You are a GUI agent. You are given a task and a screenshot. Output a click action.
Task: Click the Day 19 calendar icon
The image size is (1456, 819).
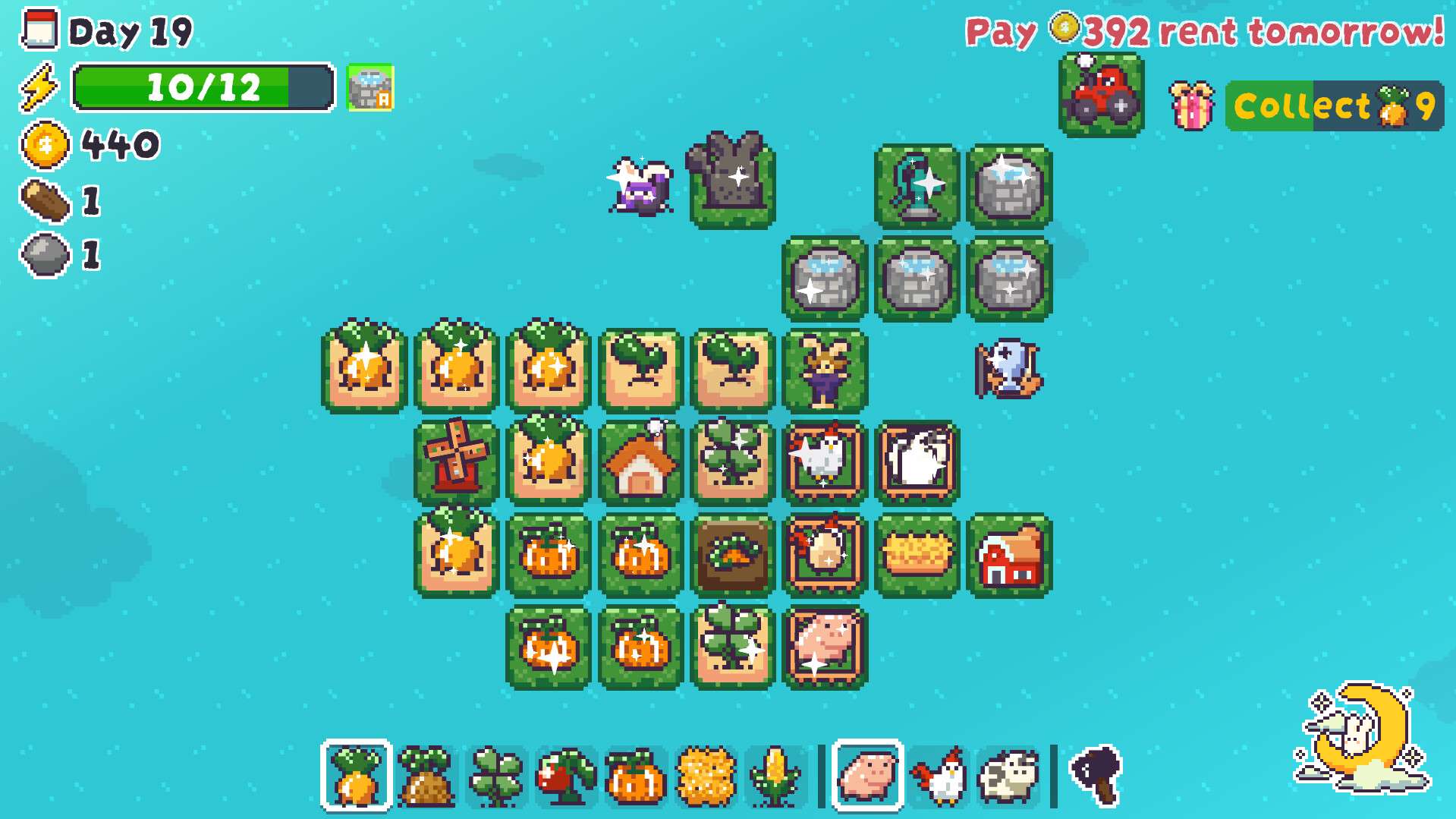[39, 30]
